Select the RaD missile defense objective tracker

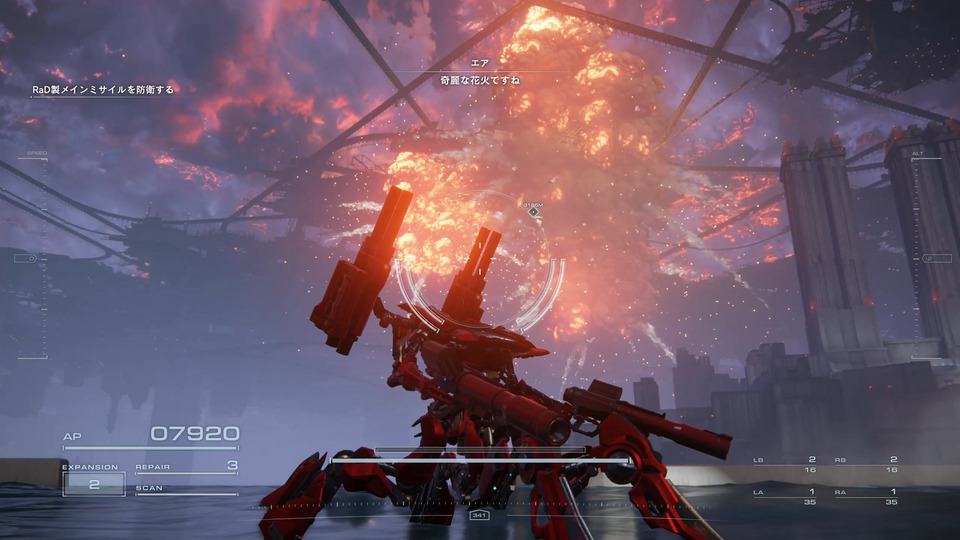tap(102, 90)
